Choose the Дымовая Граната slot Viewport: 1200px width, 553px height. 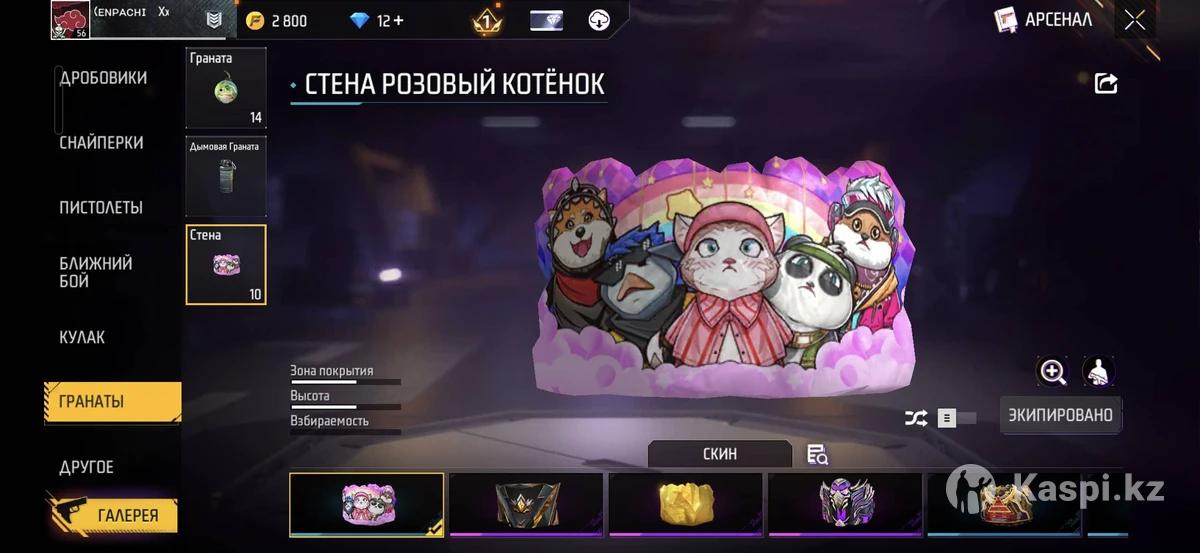coord(226,177)
